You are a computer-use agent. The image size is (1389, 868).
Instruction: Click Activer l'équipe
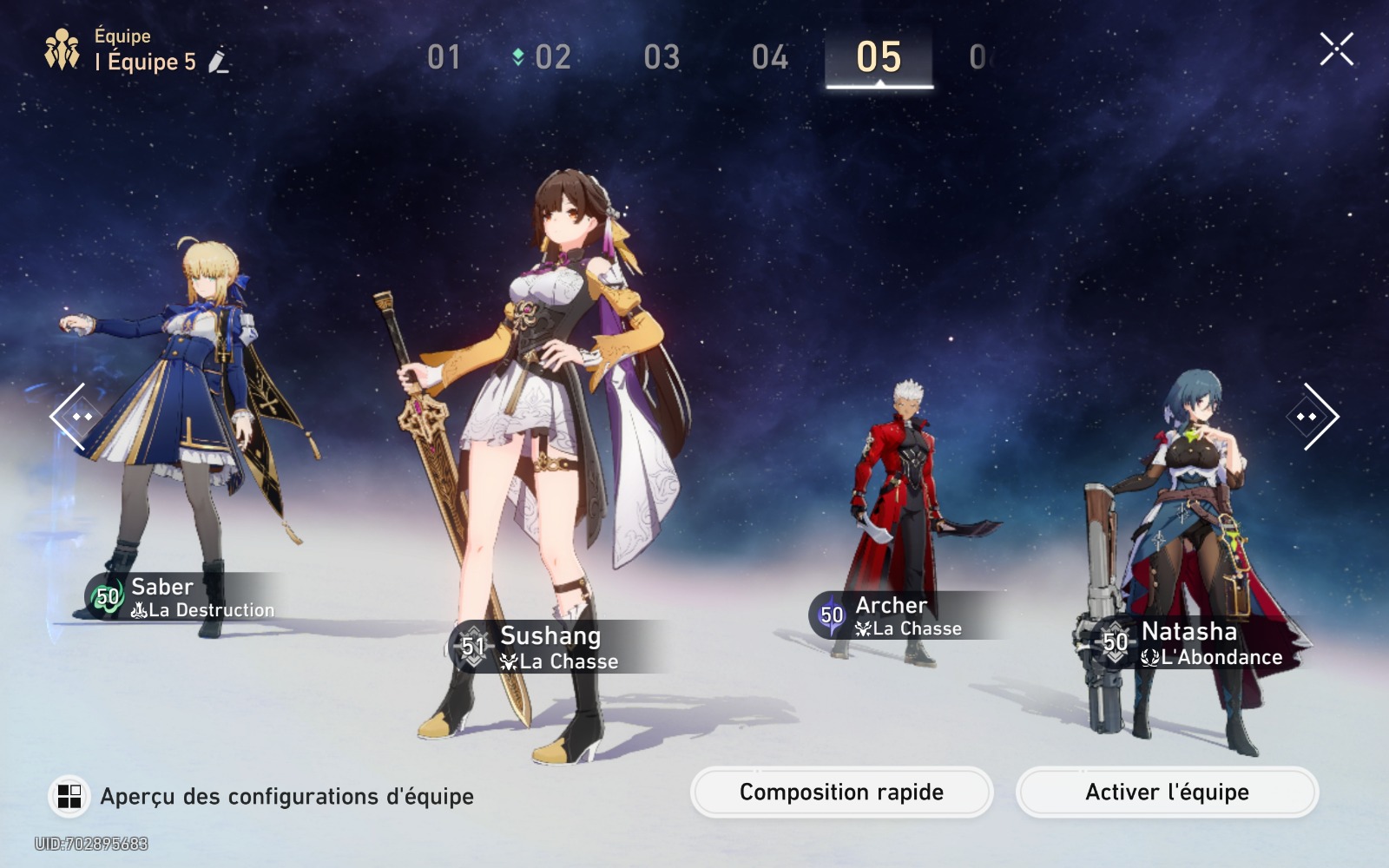[1167, 792]
